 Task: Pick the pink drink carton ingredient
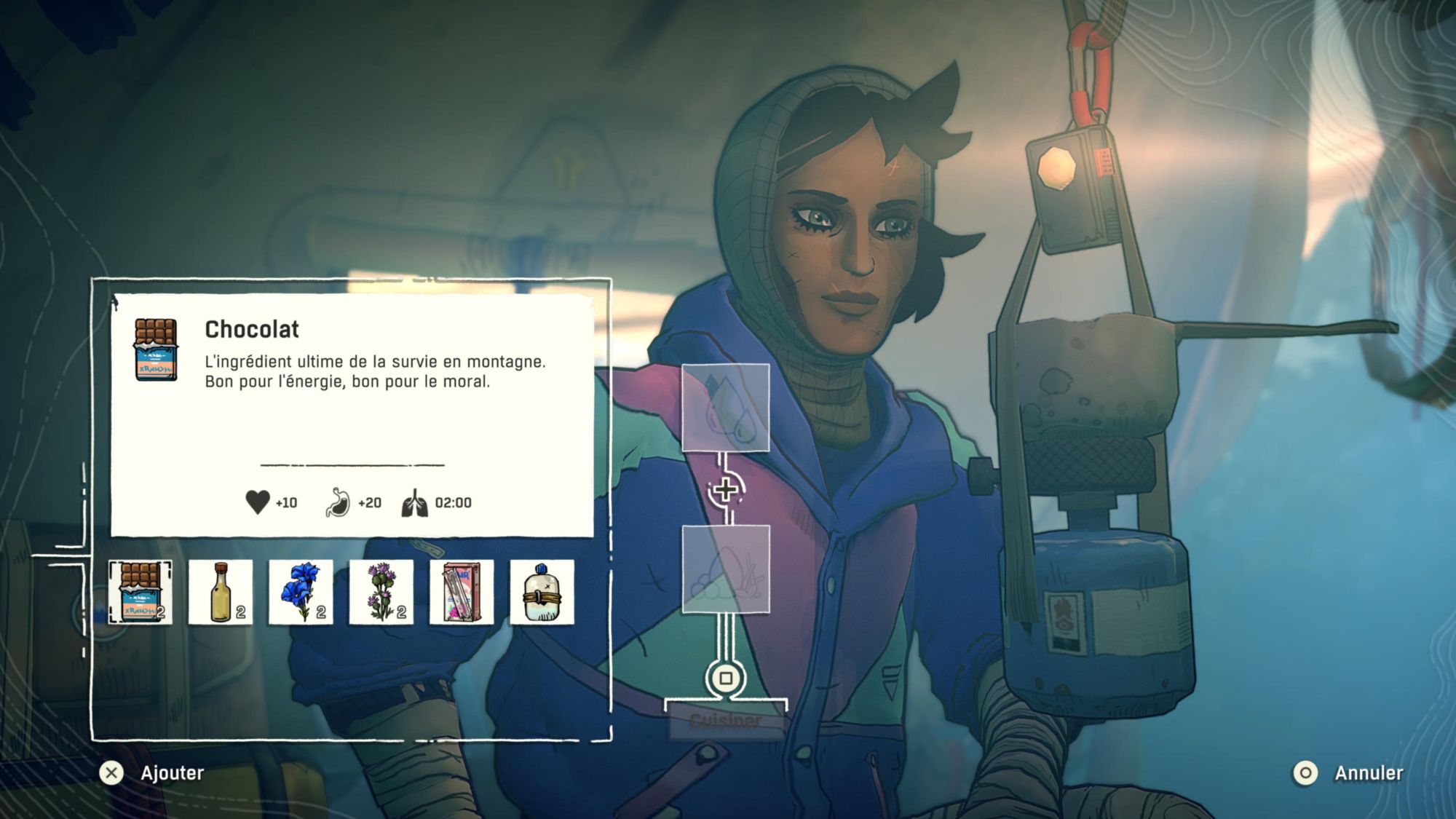(x=462, y=592)
